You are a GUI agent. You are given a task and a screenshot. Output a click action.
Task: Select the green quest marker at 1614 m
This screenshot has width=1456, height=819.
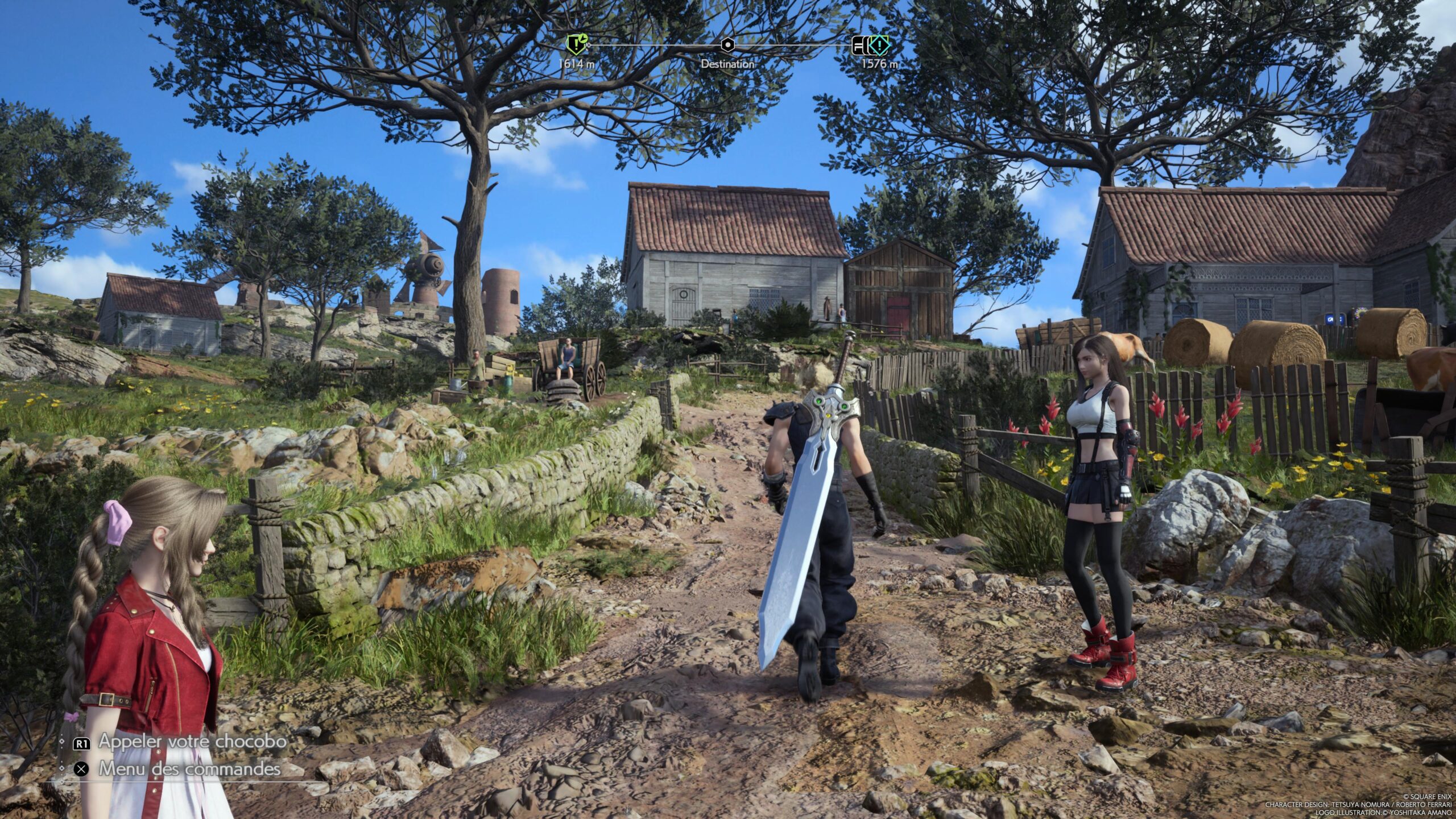576,43
